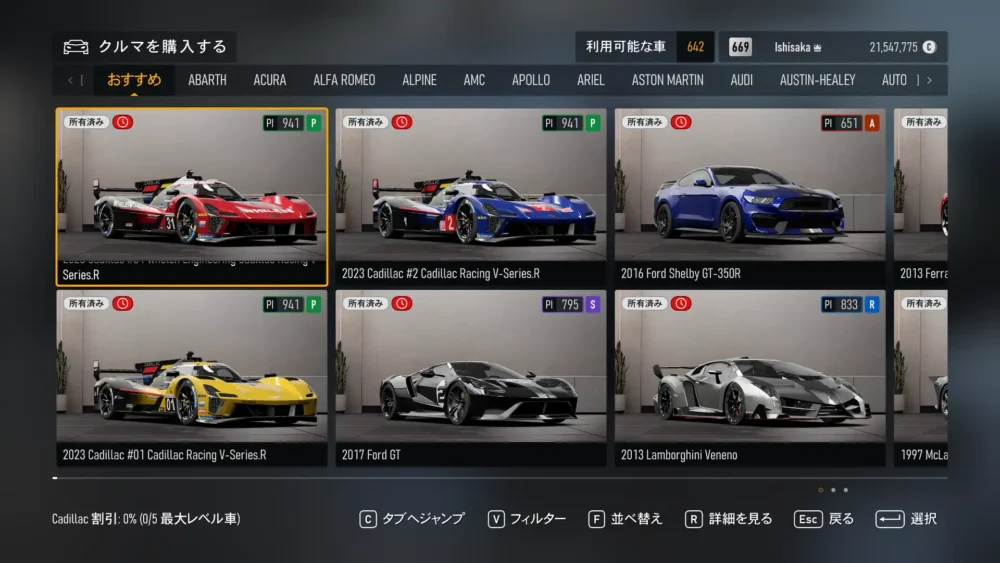Click the left arrow on the manufacturer bar

tap(70, 80)
